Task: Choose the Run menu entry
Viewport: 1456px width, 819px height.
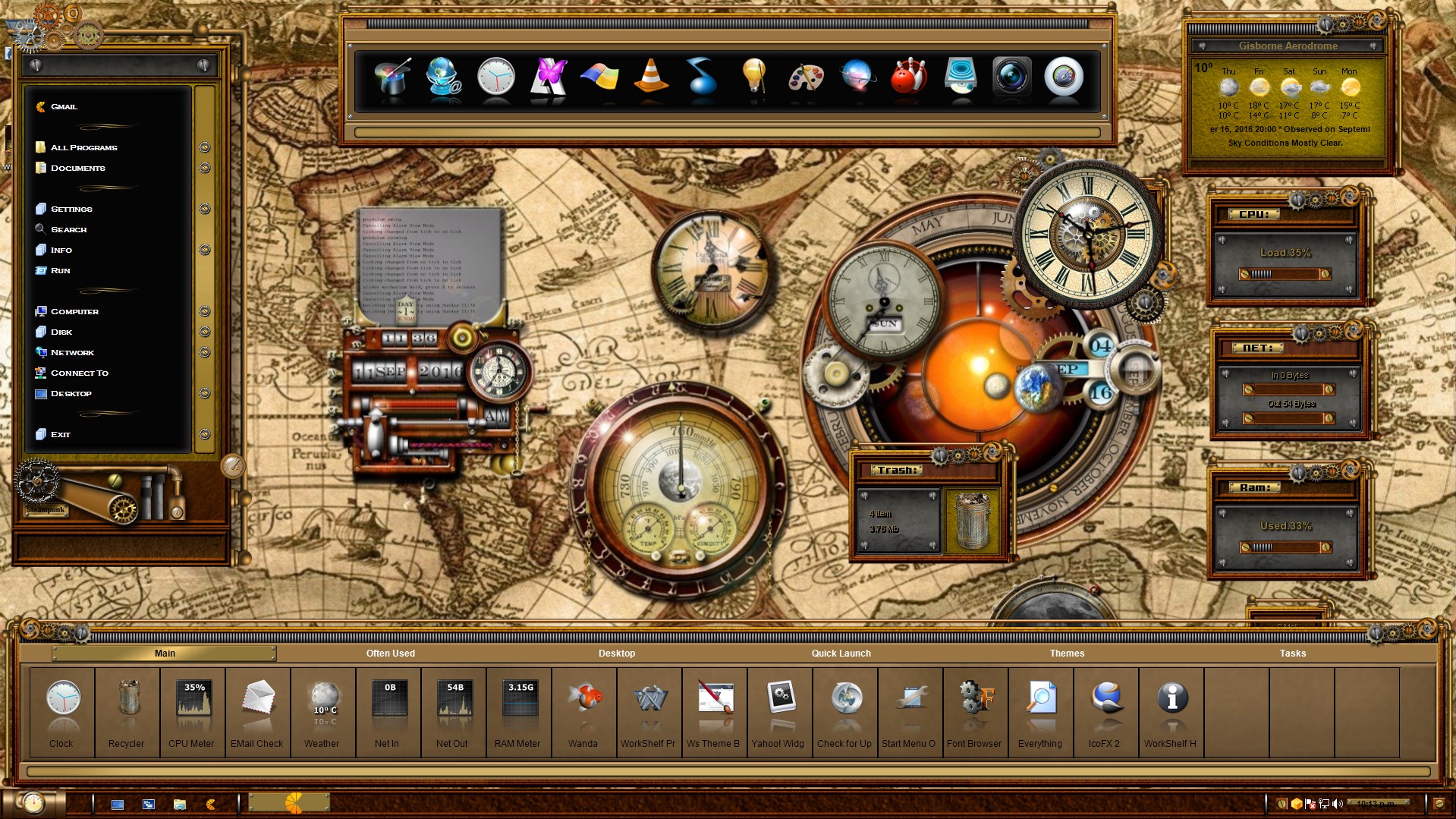Action: tap(60, 270)
